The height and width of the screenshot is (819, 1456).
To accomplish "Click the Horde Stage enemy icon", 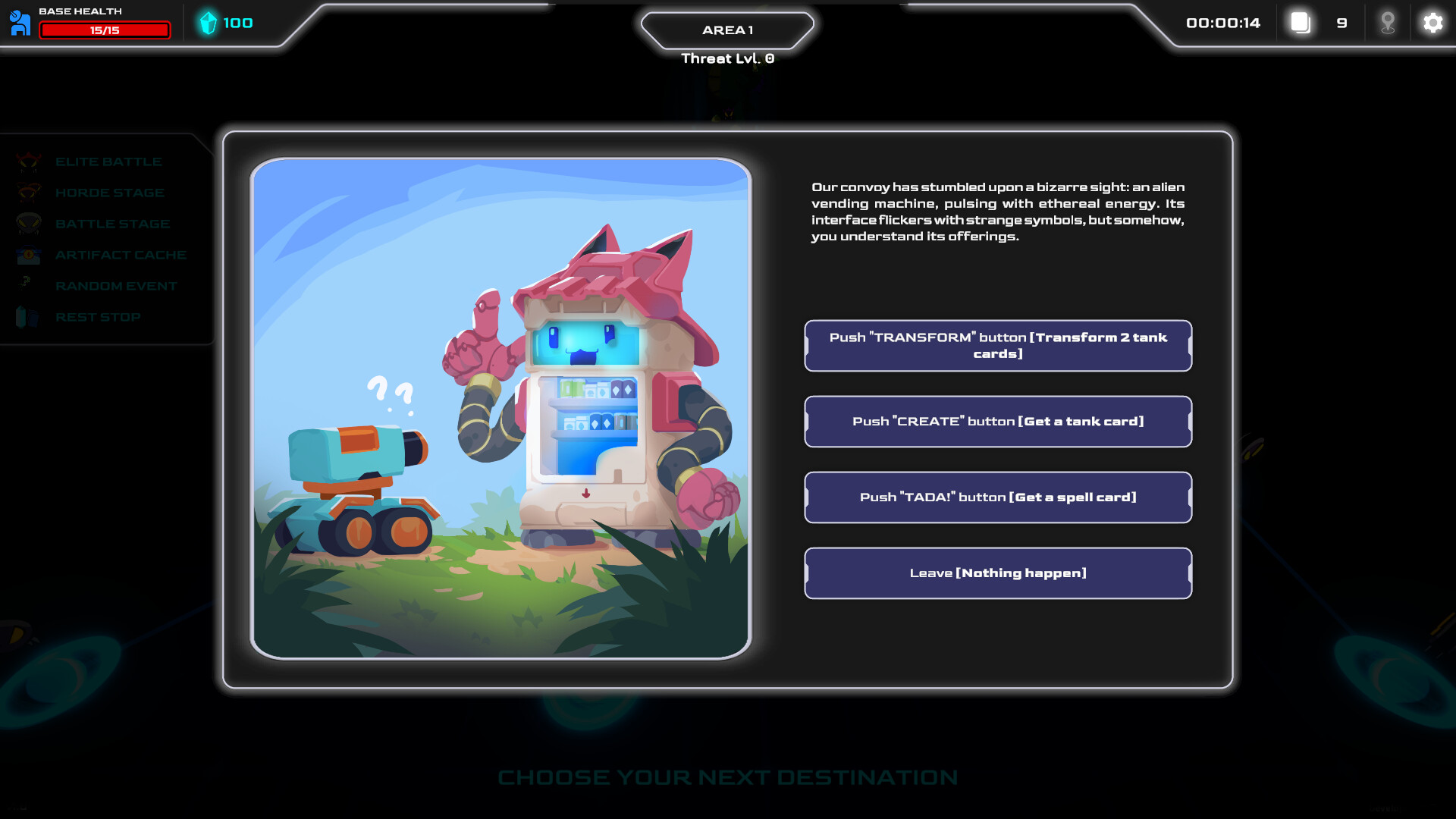I will [29, 192].
